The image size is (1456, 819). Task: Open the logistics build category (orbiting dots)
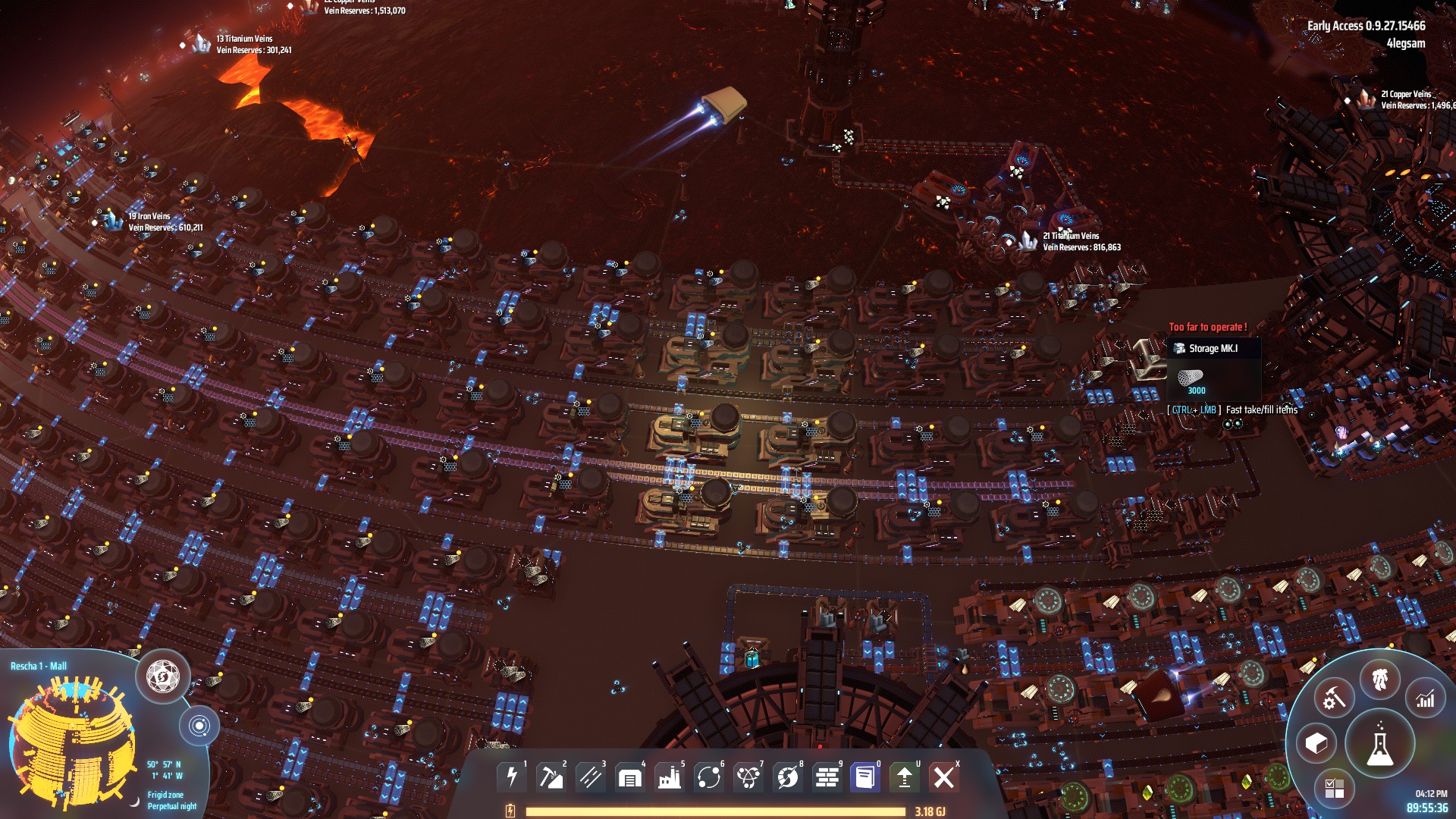click(709, 777)
